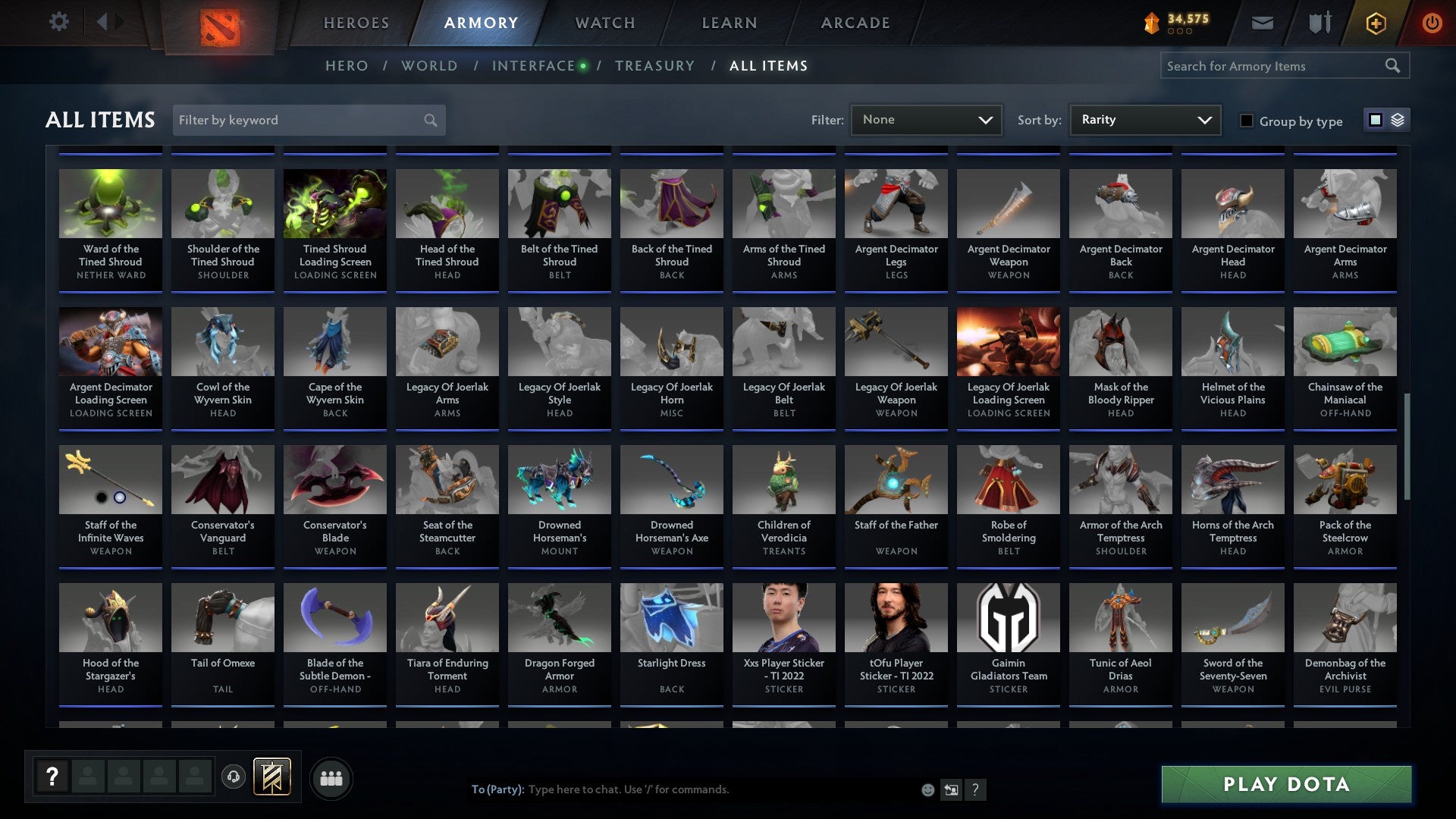Open the Sort by Rarity dropdown
Viewport: 1456px width, 819px height.
click(x=1144, y=119)
